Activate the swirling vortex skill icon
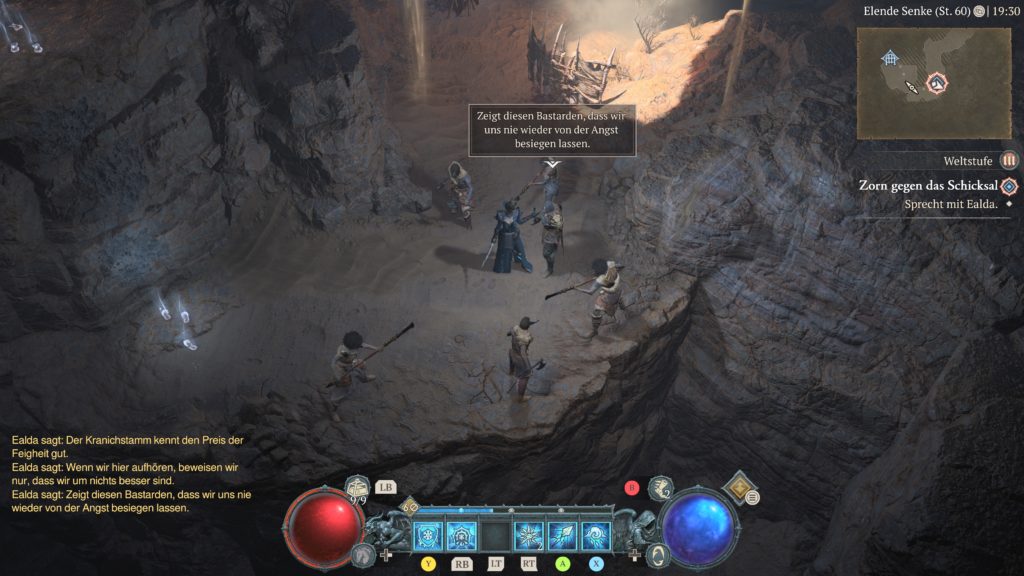 [596, 536]
